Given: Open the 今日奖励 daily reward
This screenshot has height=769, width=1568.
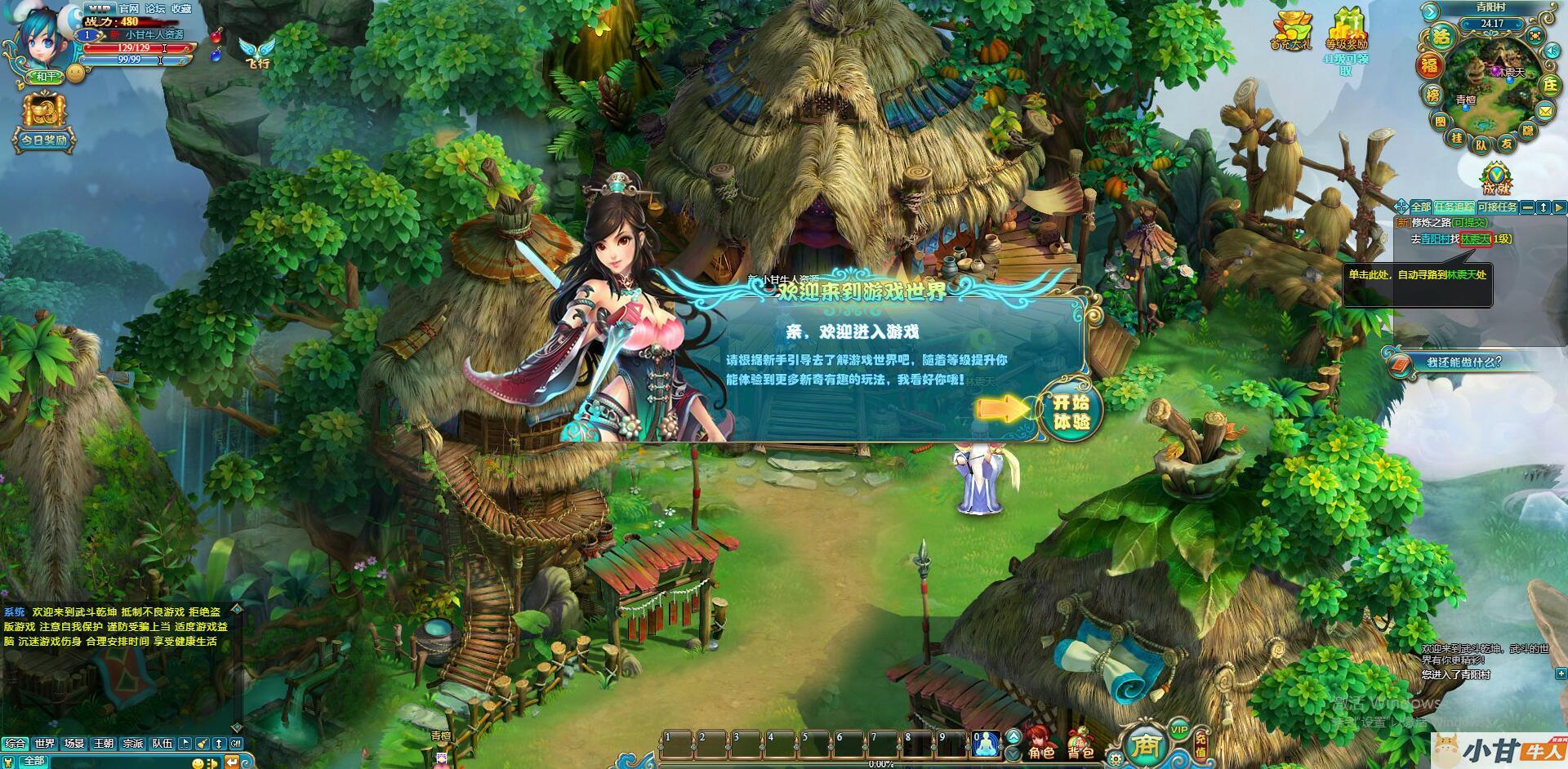Looking at the screenshot, I should click(44, 122).
